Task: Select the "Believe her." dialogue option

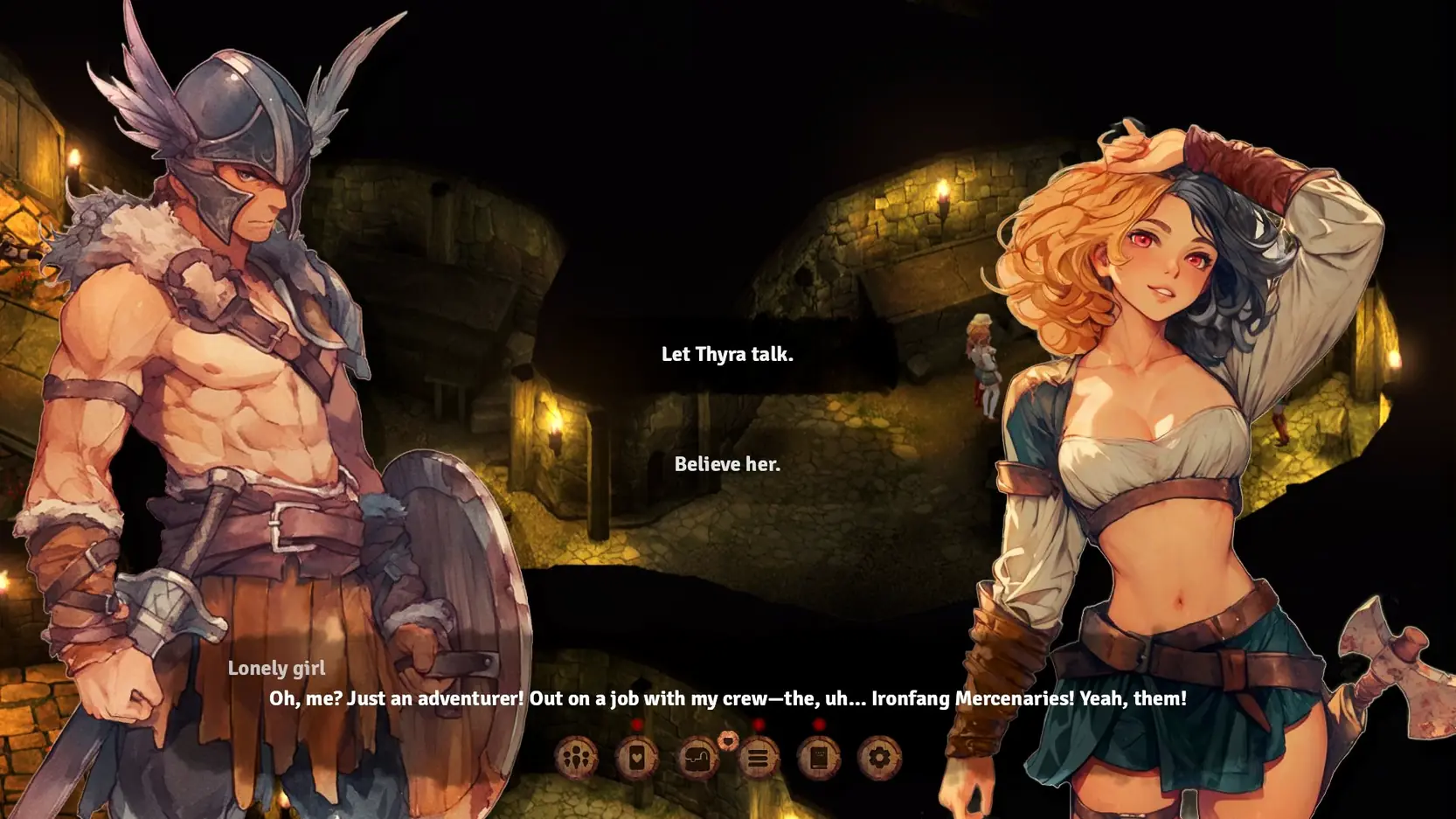Action: pos(726,464)
